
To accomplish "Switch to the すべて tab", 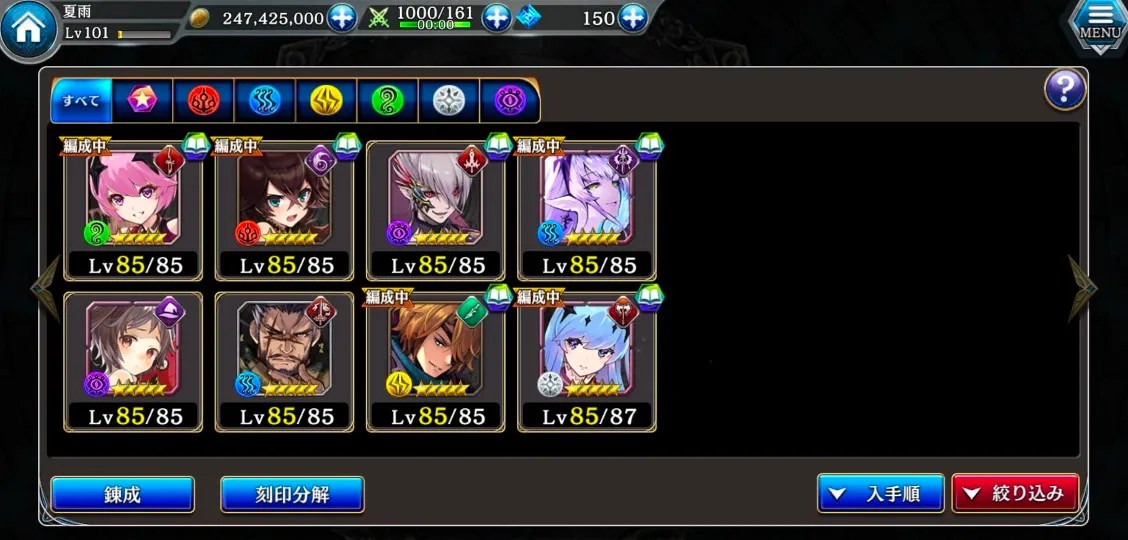I will pos(82,100).
